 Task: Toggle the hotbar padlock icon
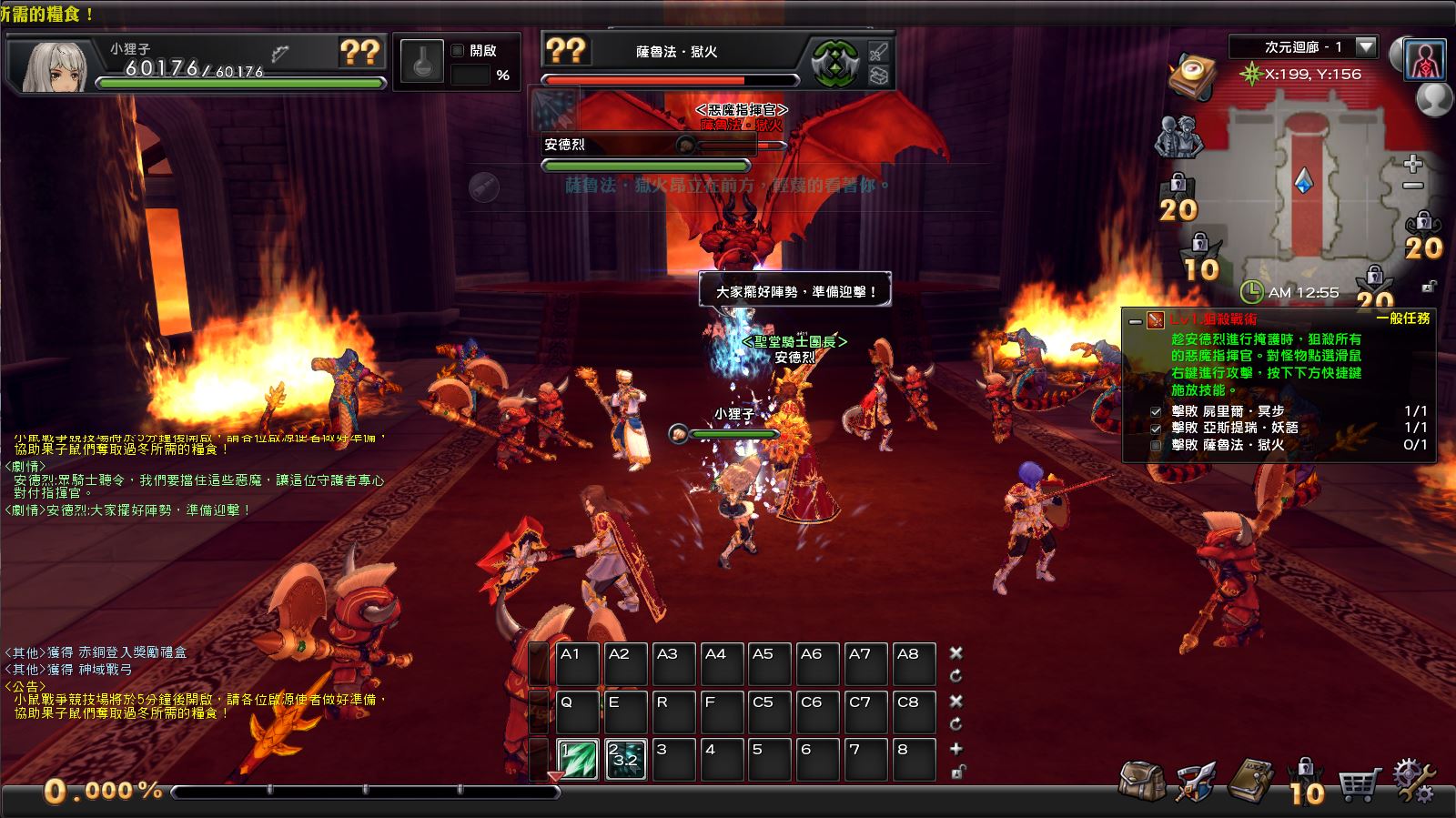(956, 773)
